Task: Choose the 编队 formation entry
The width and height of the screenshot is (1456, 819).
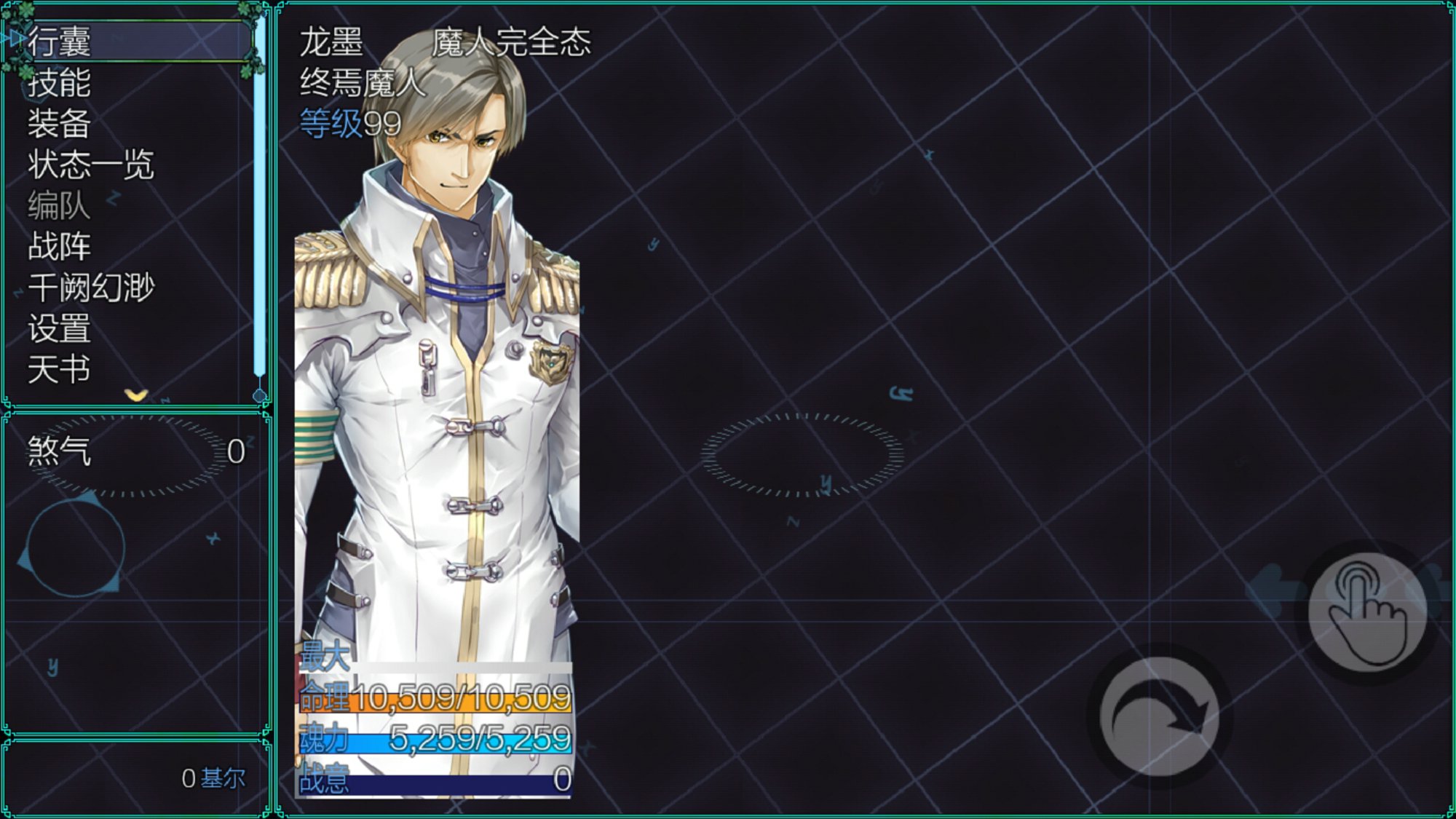Action: coord(60,205)
